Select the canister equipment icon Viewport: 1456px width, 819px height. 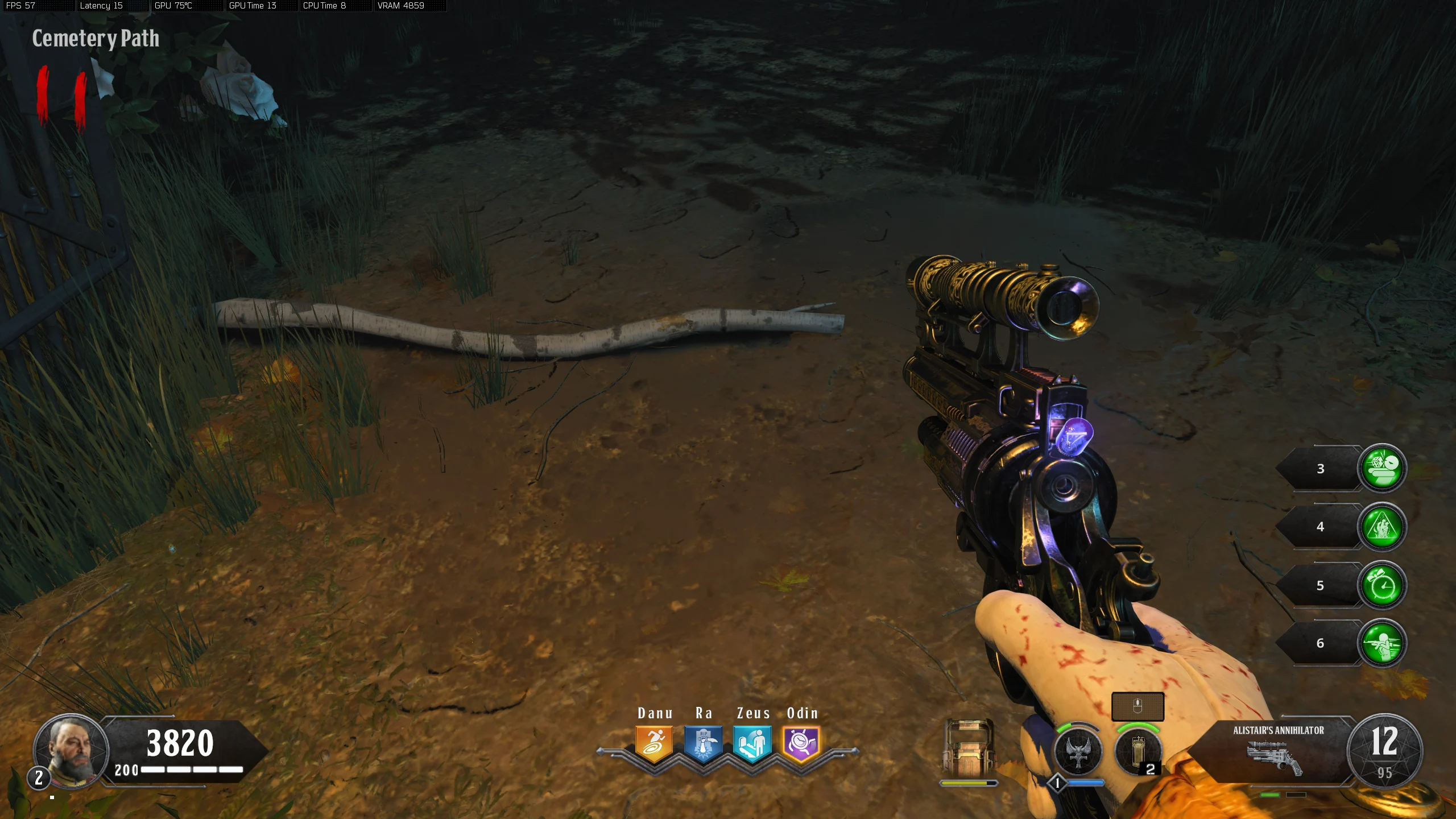[x=1138, y=752]
